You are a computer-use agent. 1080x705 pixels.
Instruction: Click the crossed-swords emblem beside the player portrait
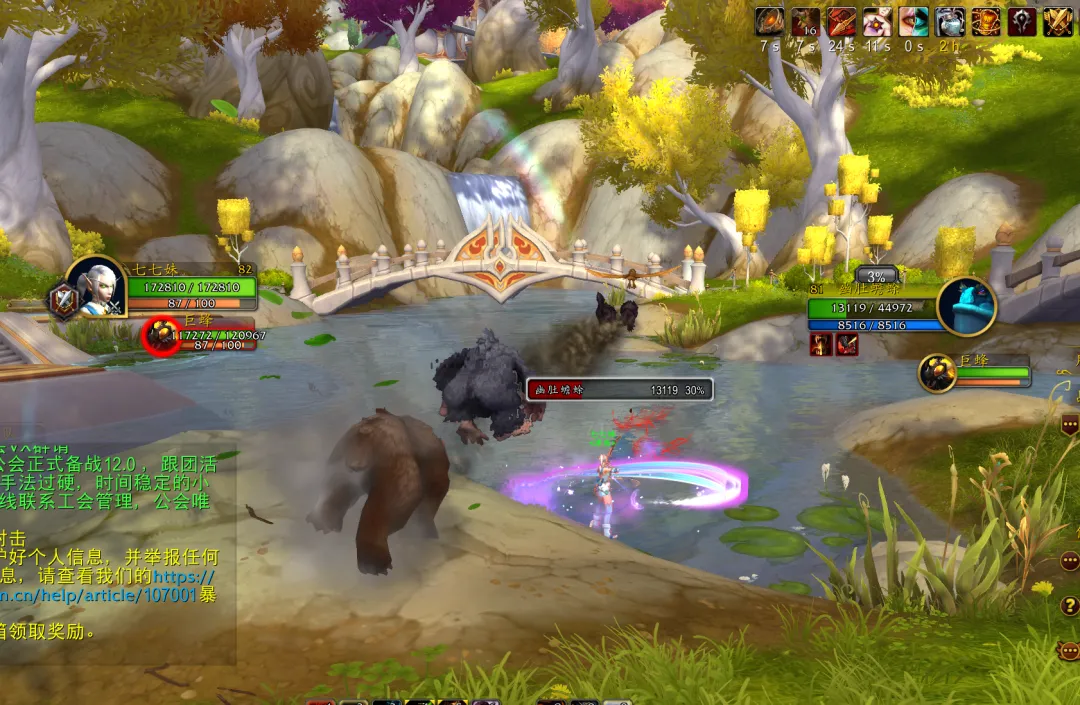[65, 302]
